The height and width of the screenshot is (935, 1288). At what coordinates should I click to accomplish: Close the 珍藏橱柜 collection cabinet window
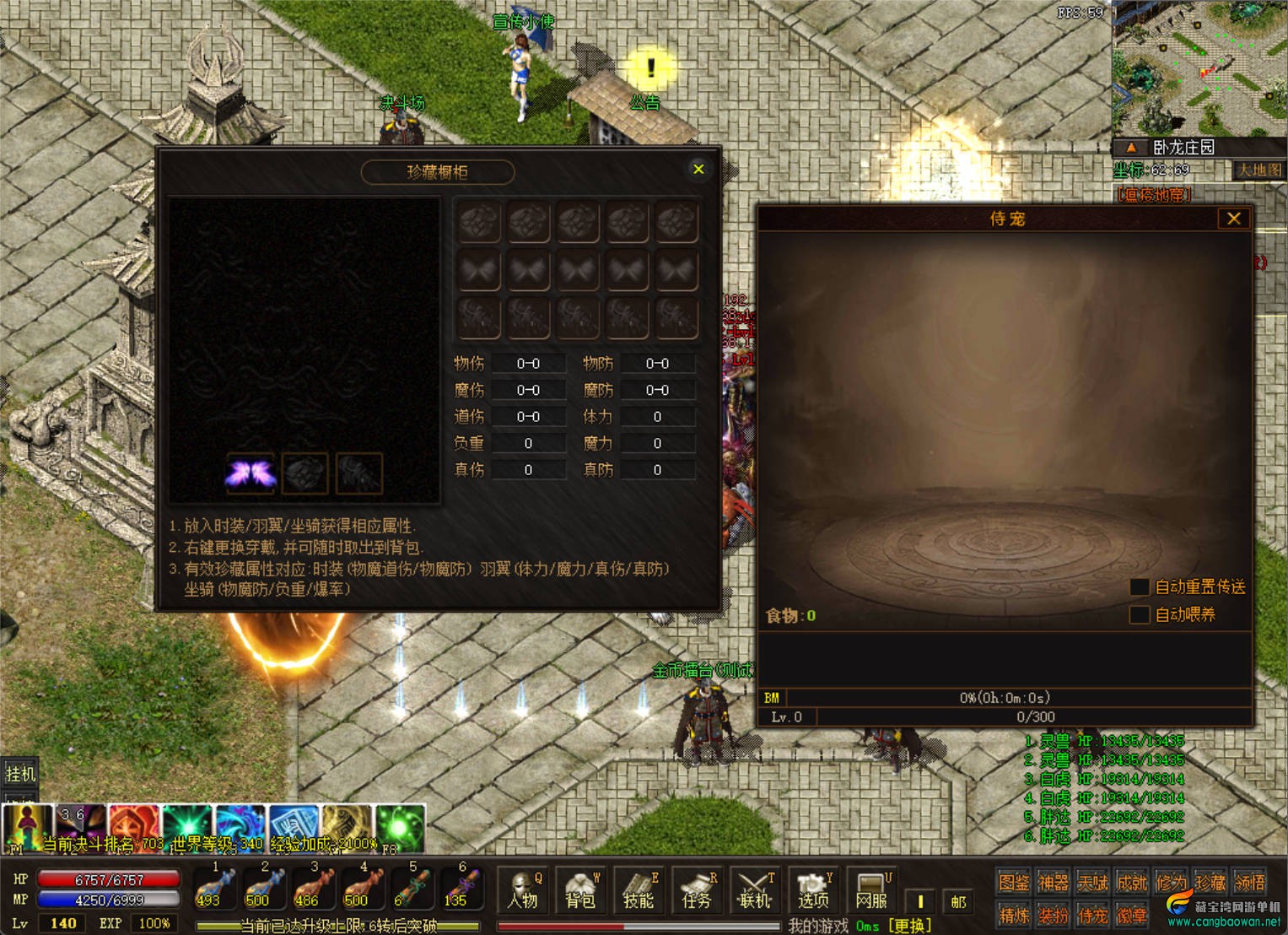click(698, 170)
